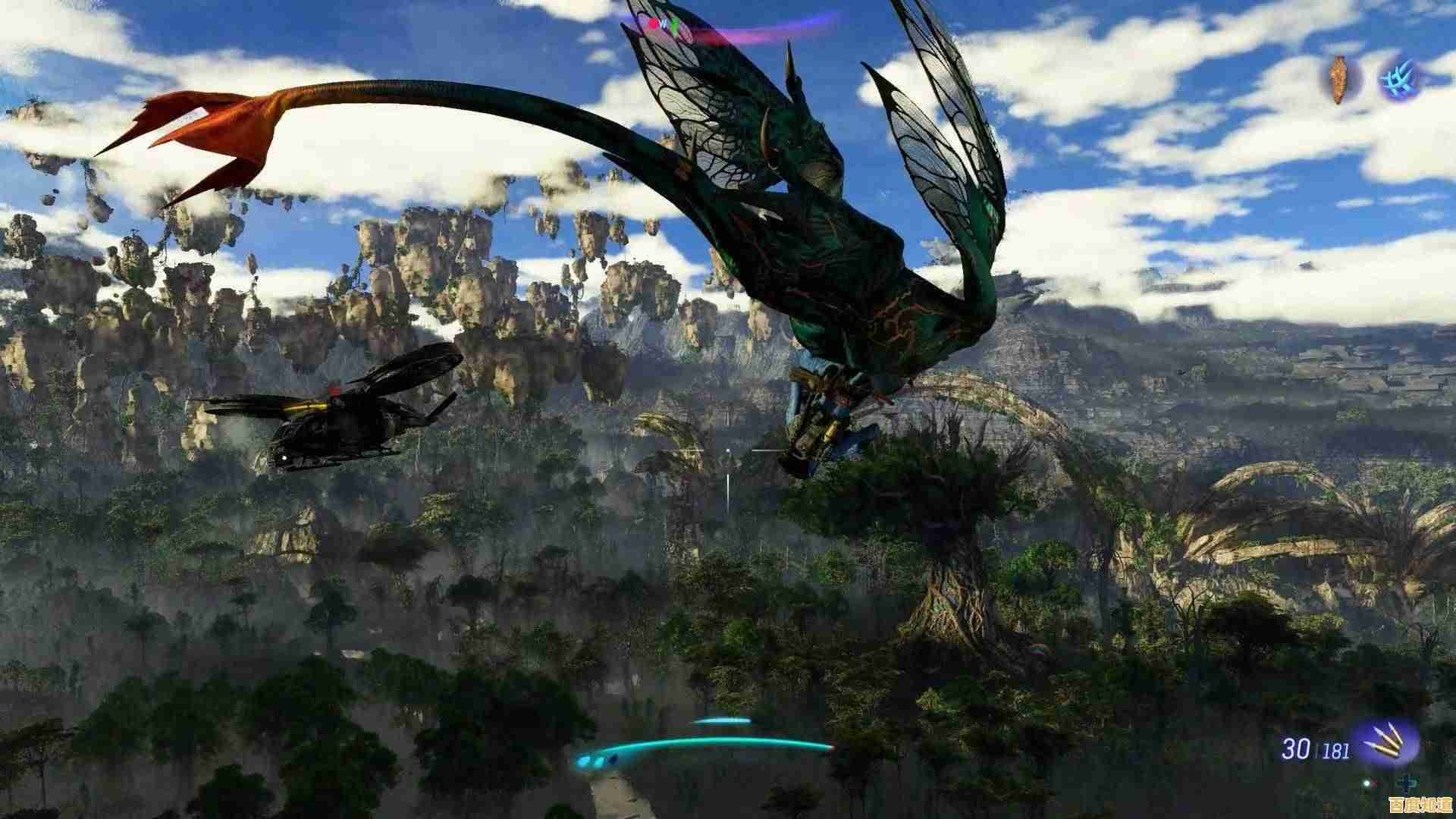This screenshot has width=1456, height=819.
Task: Click the white dot indicator bottom-right HUD
Action: [x=1367, y=783]
